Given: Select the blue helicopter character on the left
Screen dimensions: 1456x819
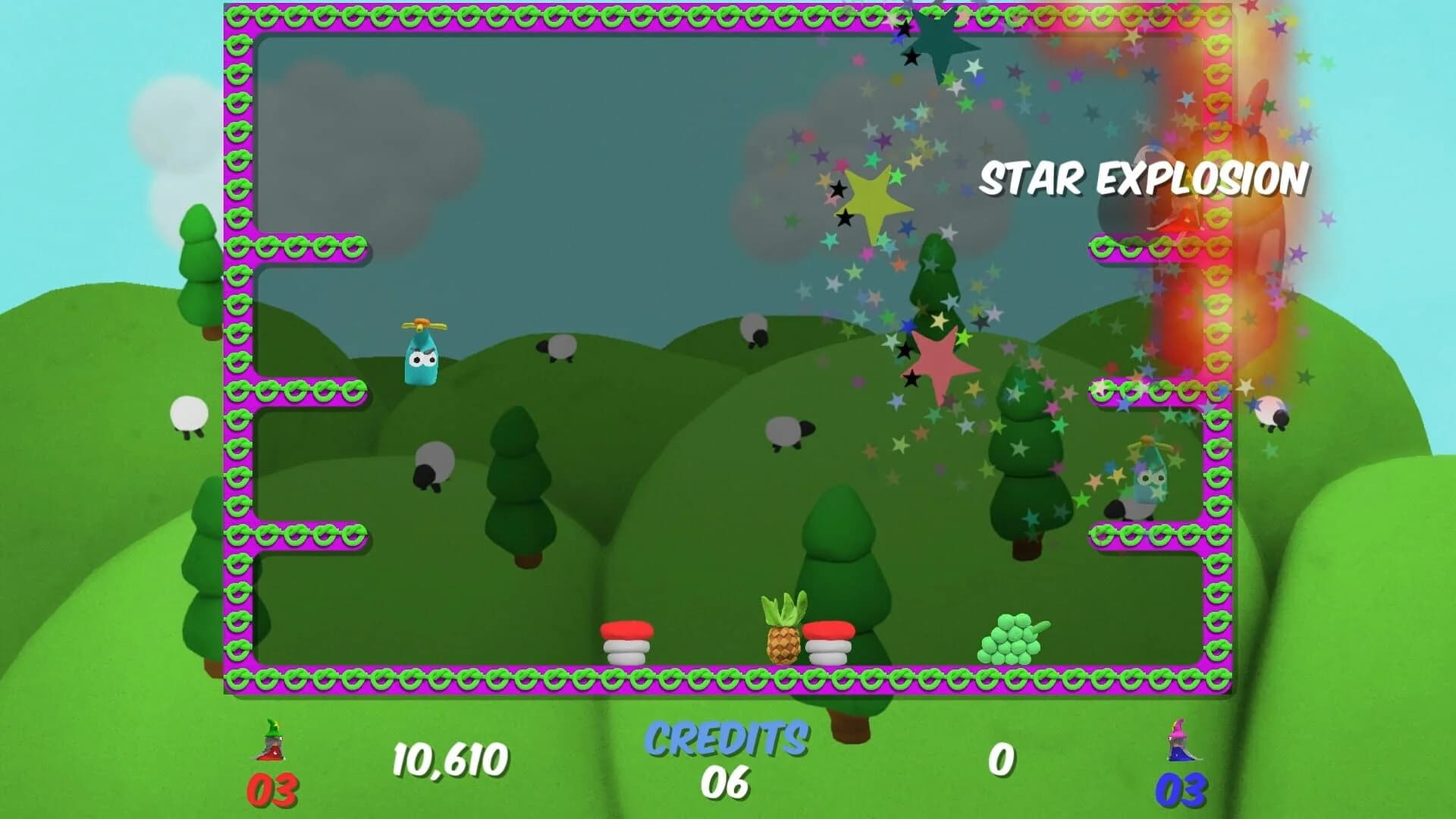Looking at the screenshot, I should [422, 356].
